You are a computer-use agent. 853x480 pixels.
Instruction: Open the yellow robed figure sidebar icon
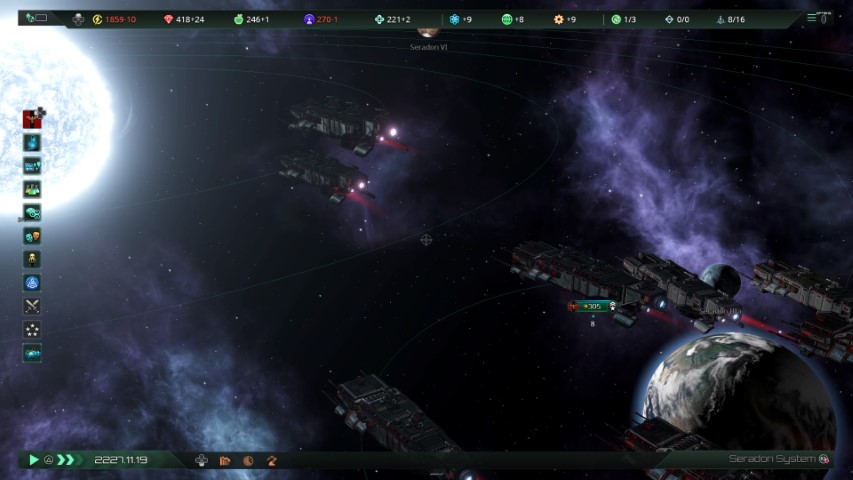point(32,259)
